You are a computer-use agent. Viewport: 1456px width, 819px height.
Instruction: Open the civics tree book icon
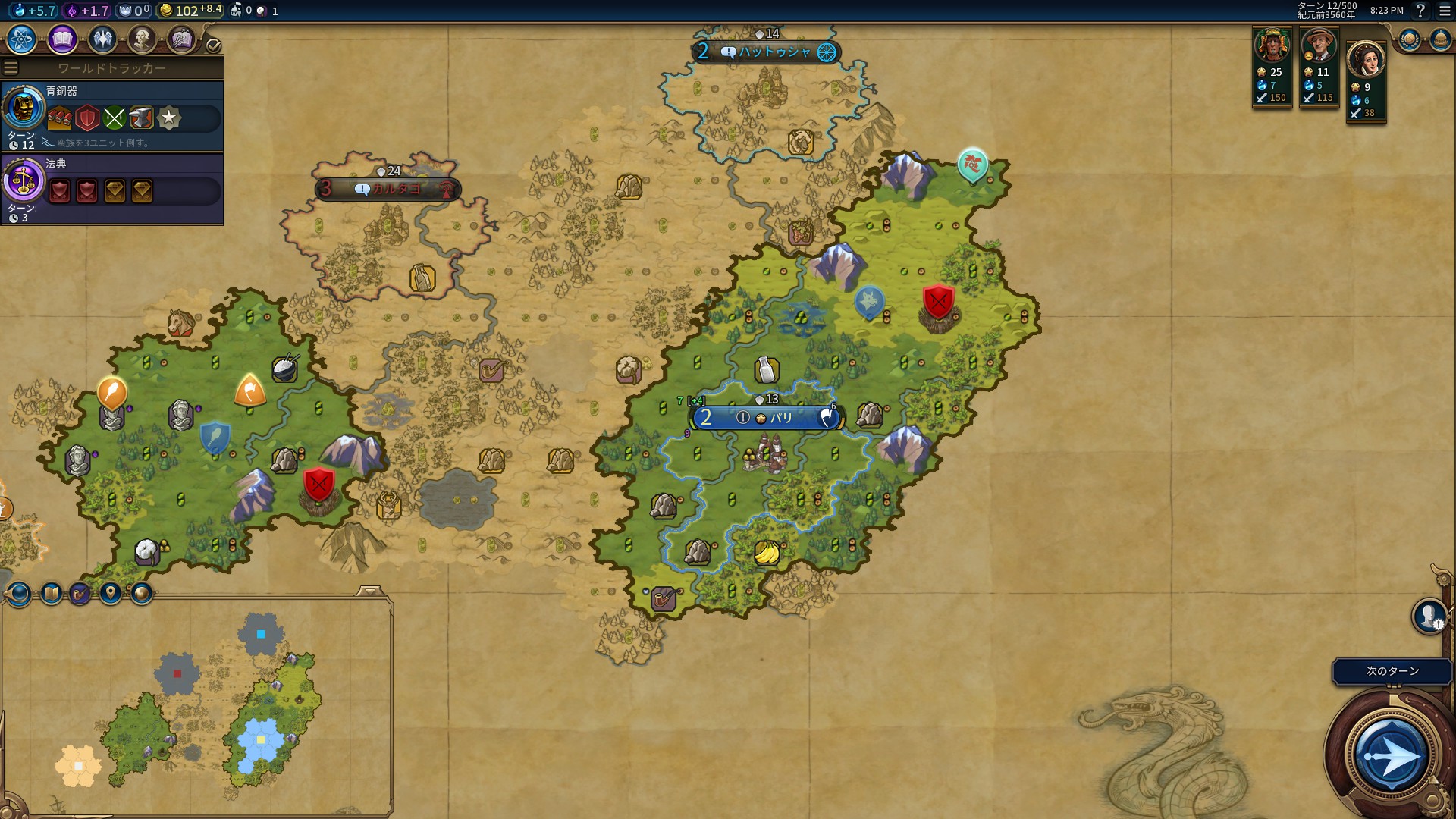click(x=62, y=39)
